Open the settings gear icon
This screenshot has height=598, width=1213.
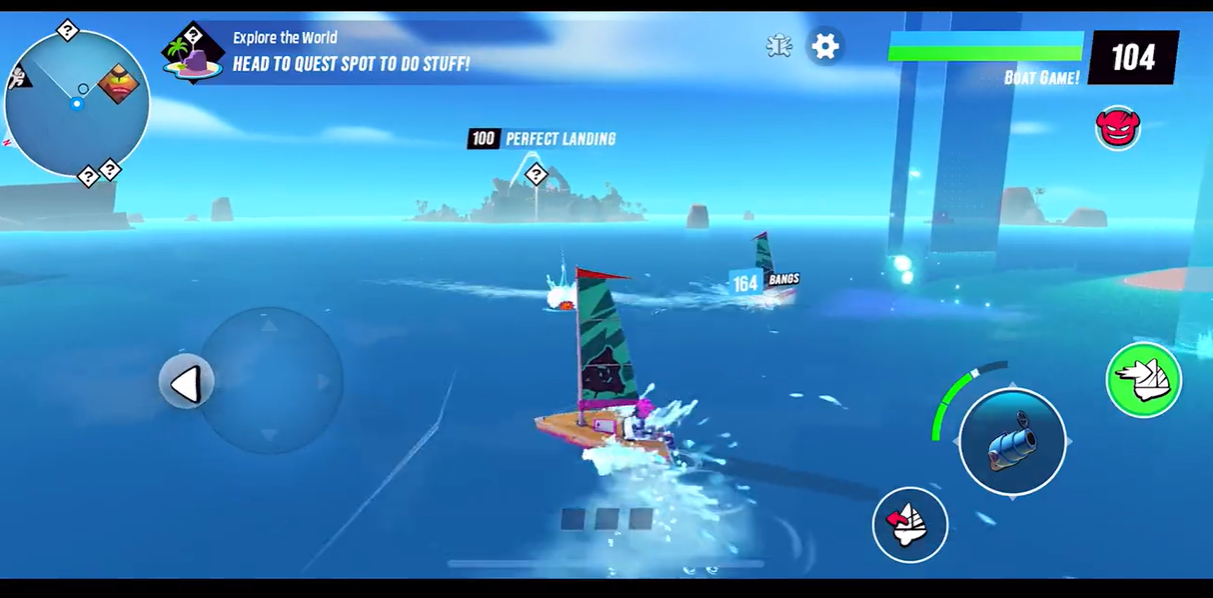pos(825,46)
